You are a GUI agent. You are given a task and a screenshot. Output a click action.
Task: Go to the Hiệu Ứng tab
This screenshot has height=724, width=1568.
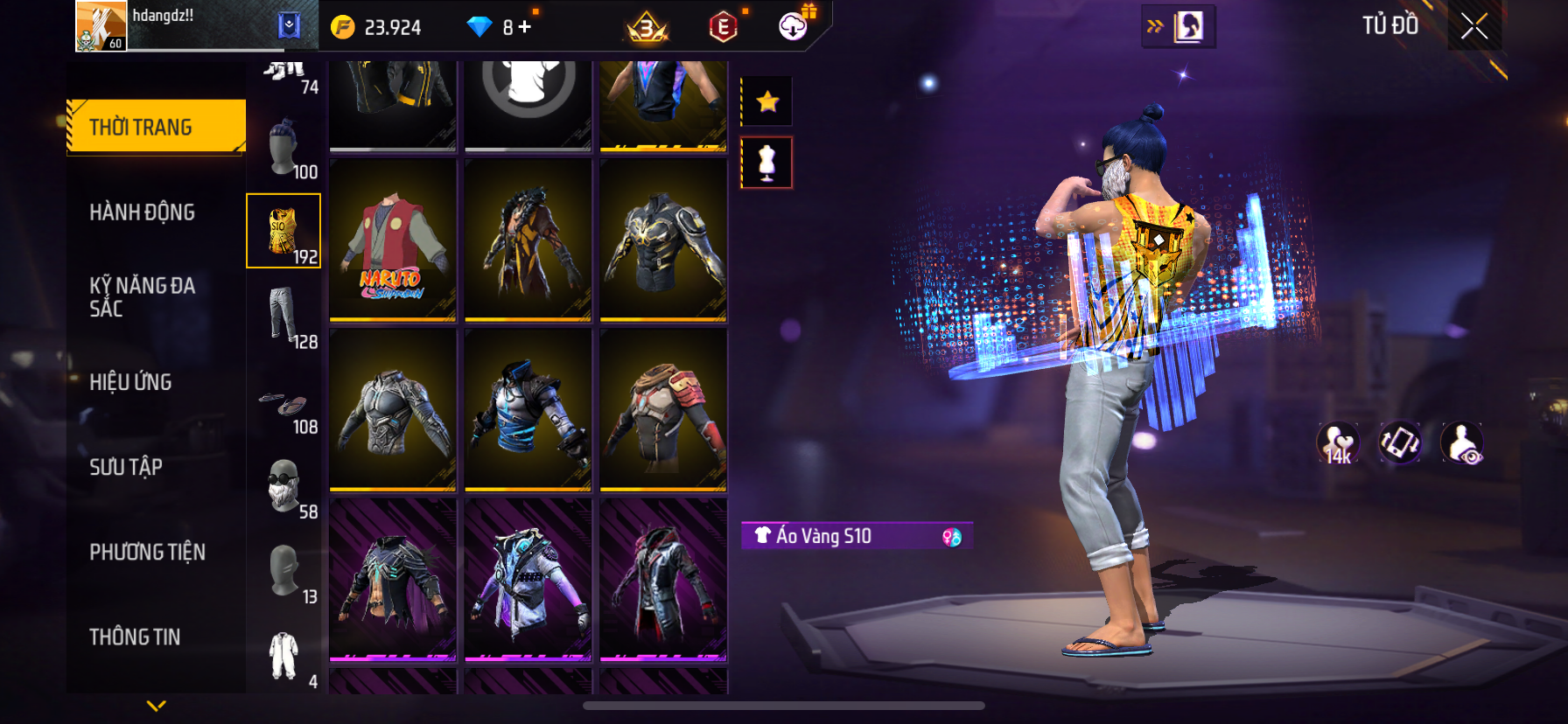click(x=131, y=382)
